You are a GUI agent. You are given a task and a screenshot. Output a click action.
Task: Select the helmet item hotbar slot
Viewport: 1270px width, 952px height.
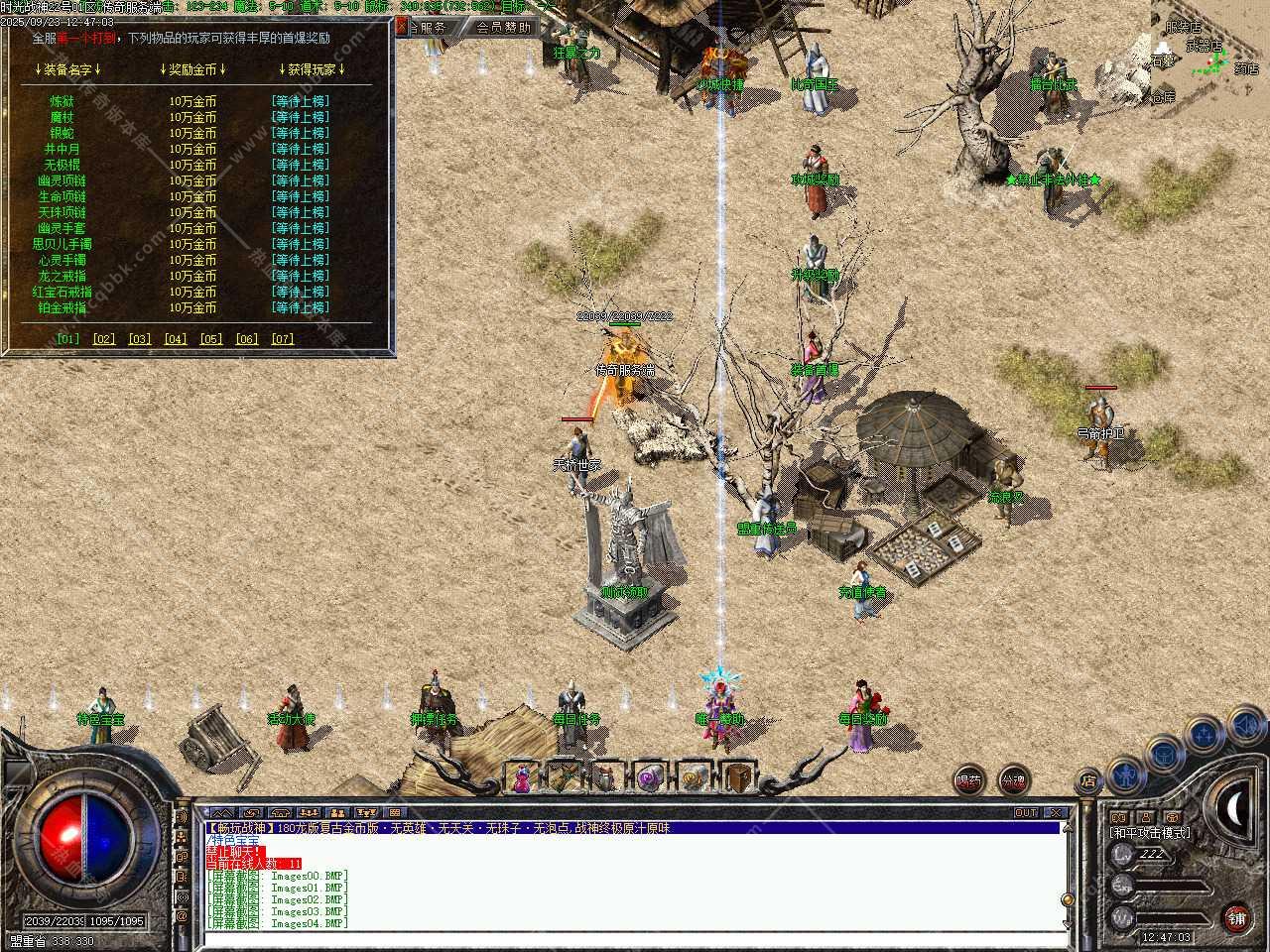pos(608,777)
